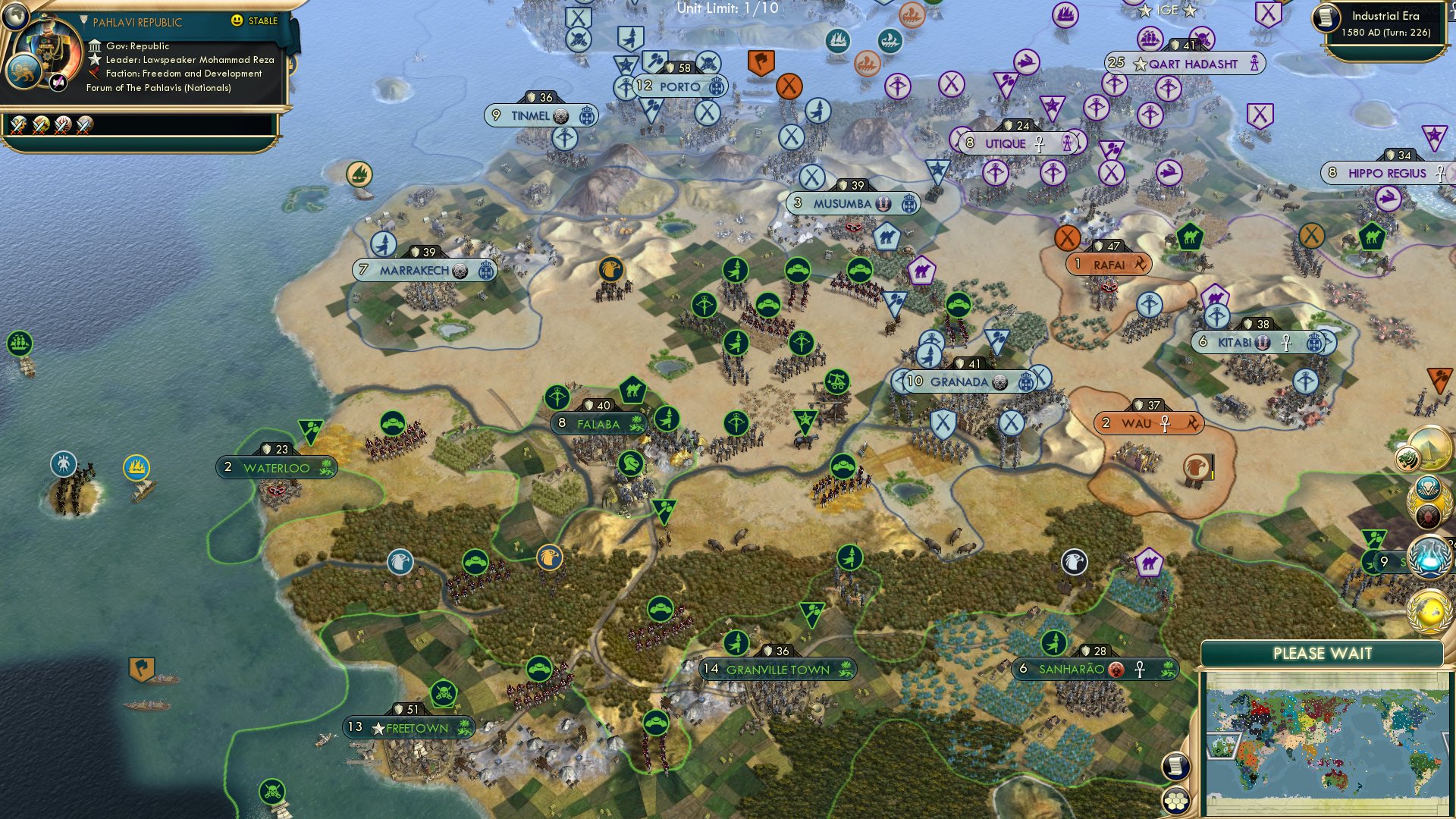Toggle strategic view with the hex grid icon
Viewport: 1456px width, 819px height.
pyautogui.click(x=1175, y=800)
